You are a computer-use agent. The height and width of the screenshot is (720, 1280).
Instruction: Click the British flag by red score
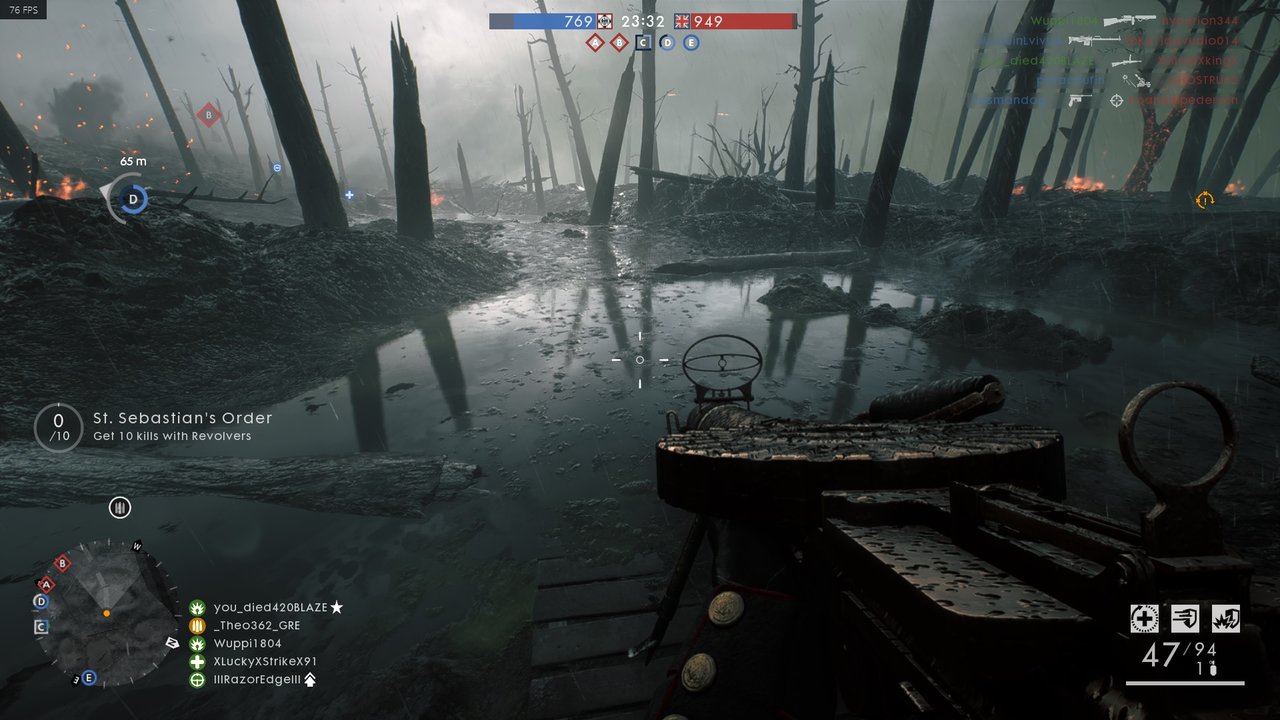682,21
